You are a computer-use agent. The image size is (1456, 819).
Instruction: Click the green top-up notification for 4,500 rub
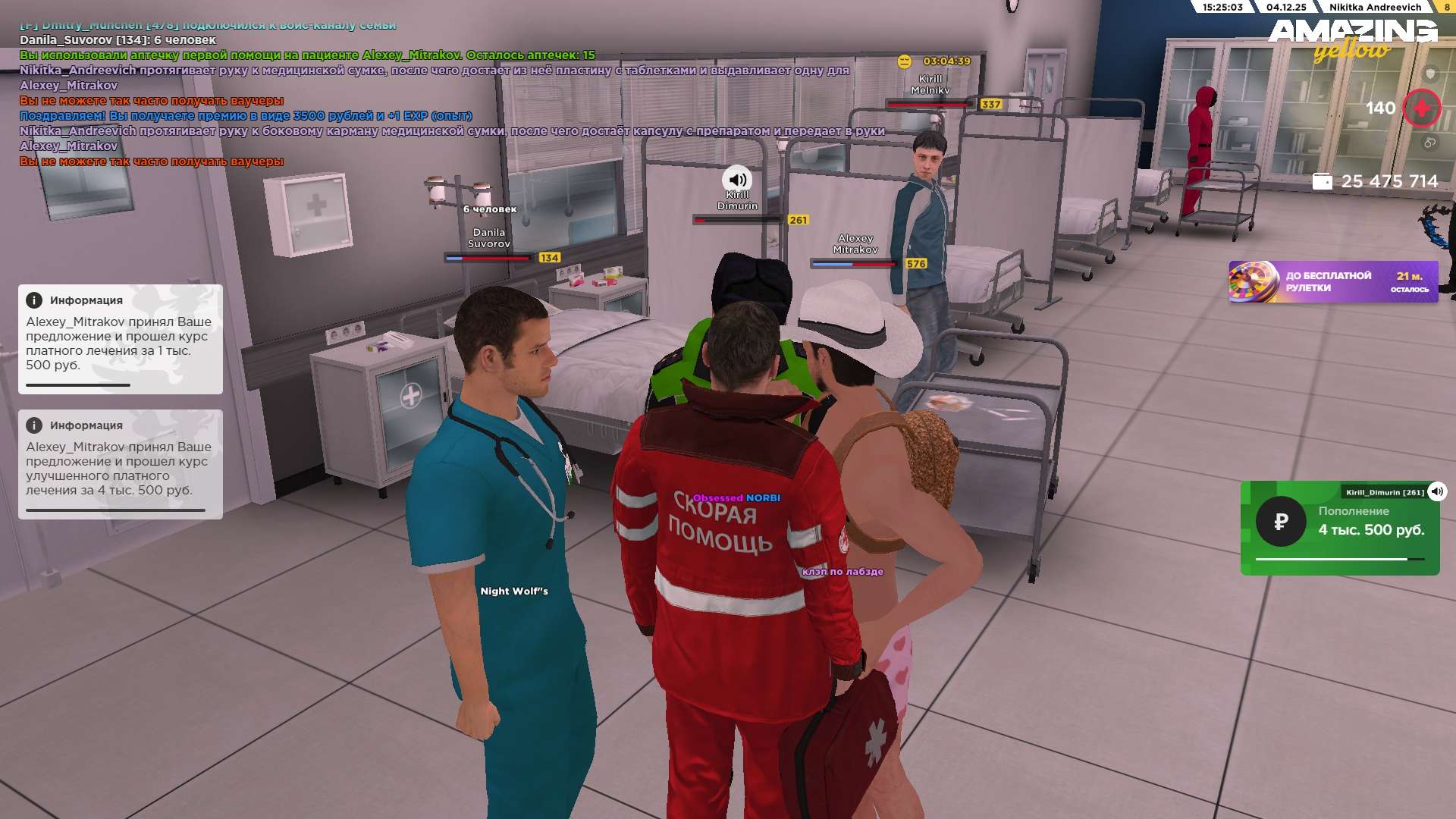coord(1340,529)
